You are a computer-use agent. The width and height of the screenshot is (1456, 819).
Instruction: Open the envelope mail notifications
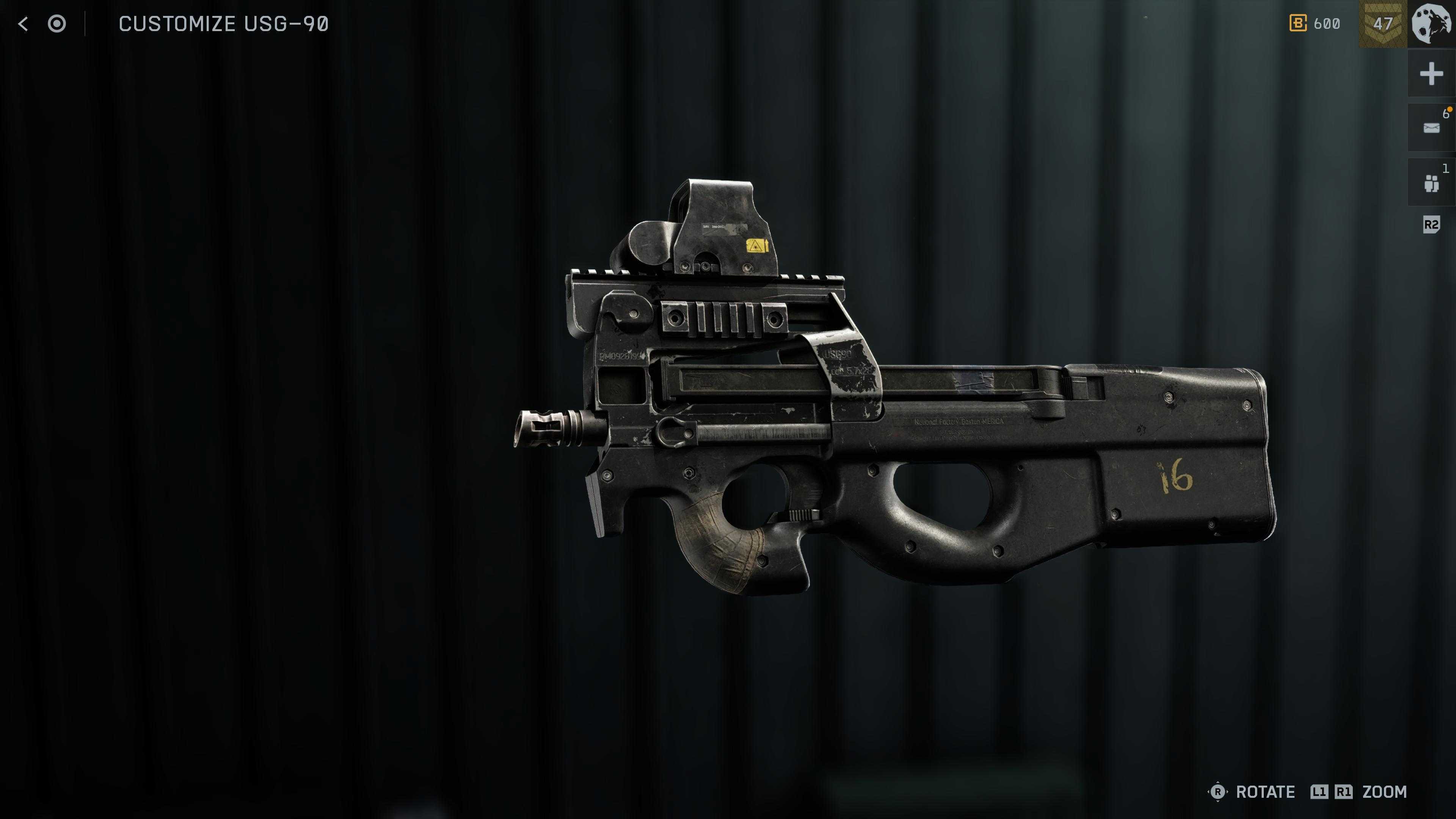pyautogui.click(x=1431, y=128)
